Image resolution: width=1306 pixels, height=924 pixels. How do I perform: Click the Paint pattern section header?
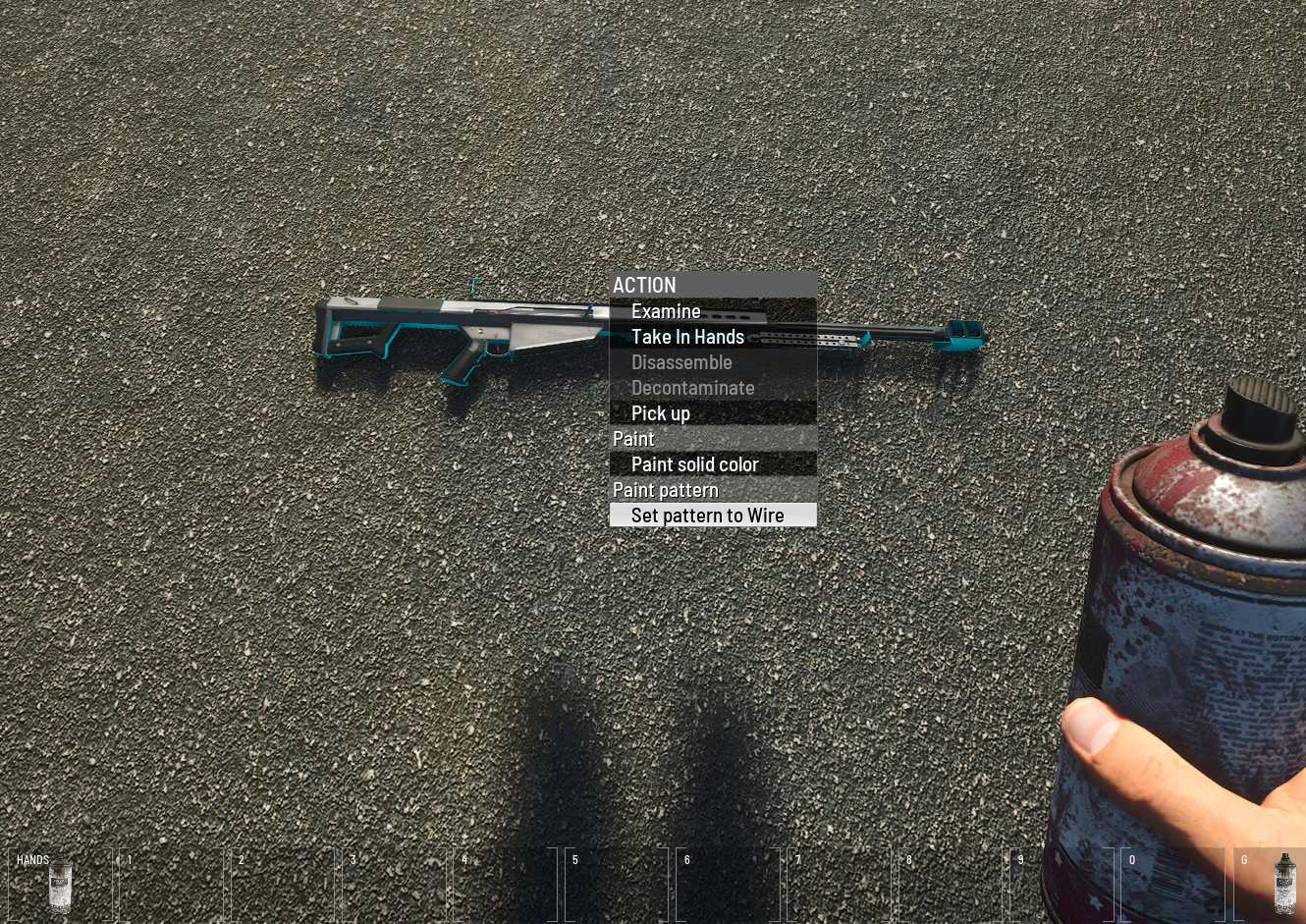click(665, 489)
